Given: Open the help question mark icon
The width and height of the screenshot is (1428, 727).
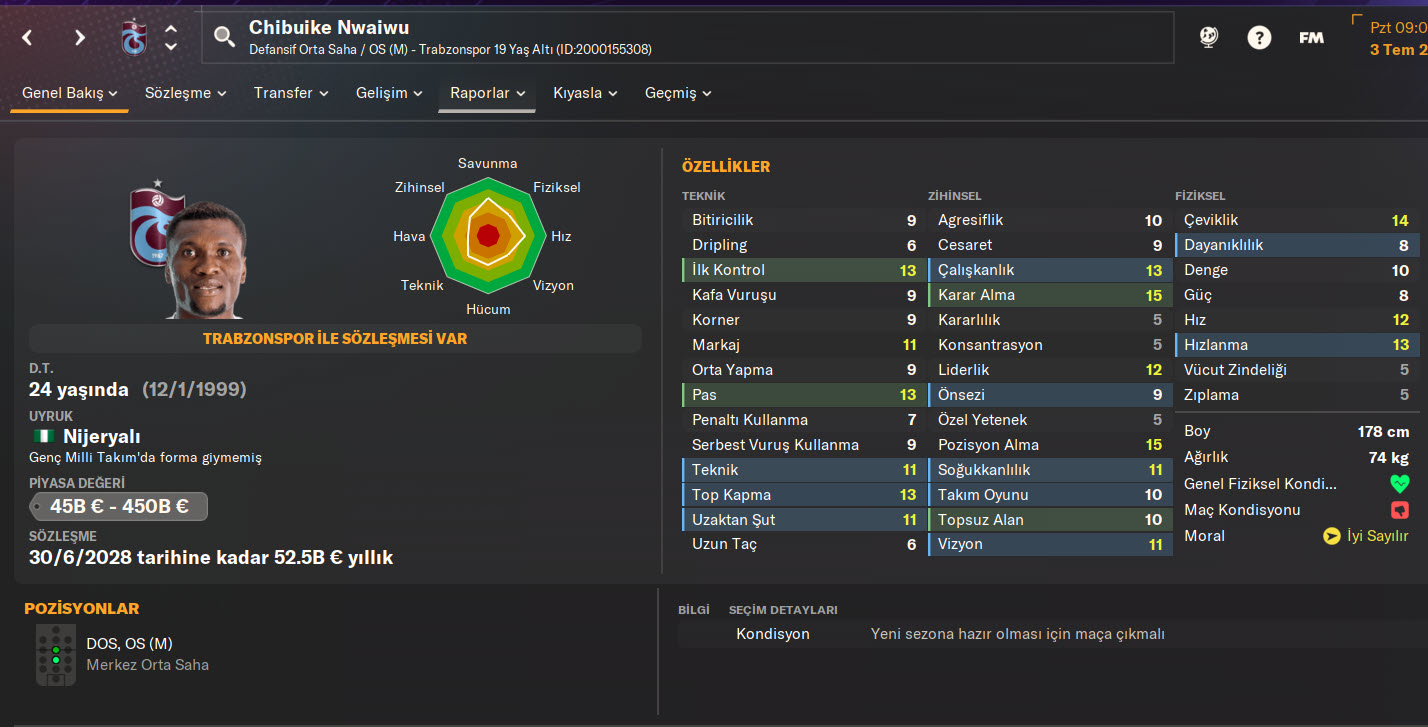Looking at the screenshot, I should [1259, 38].
